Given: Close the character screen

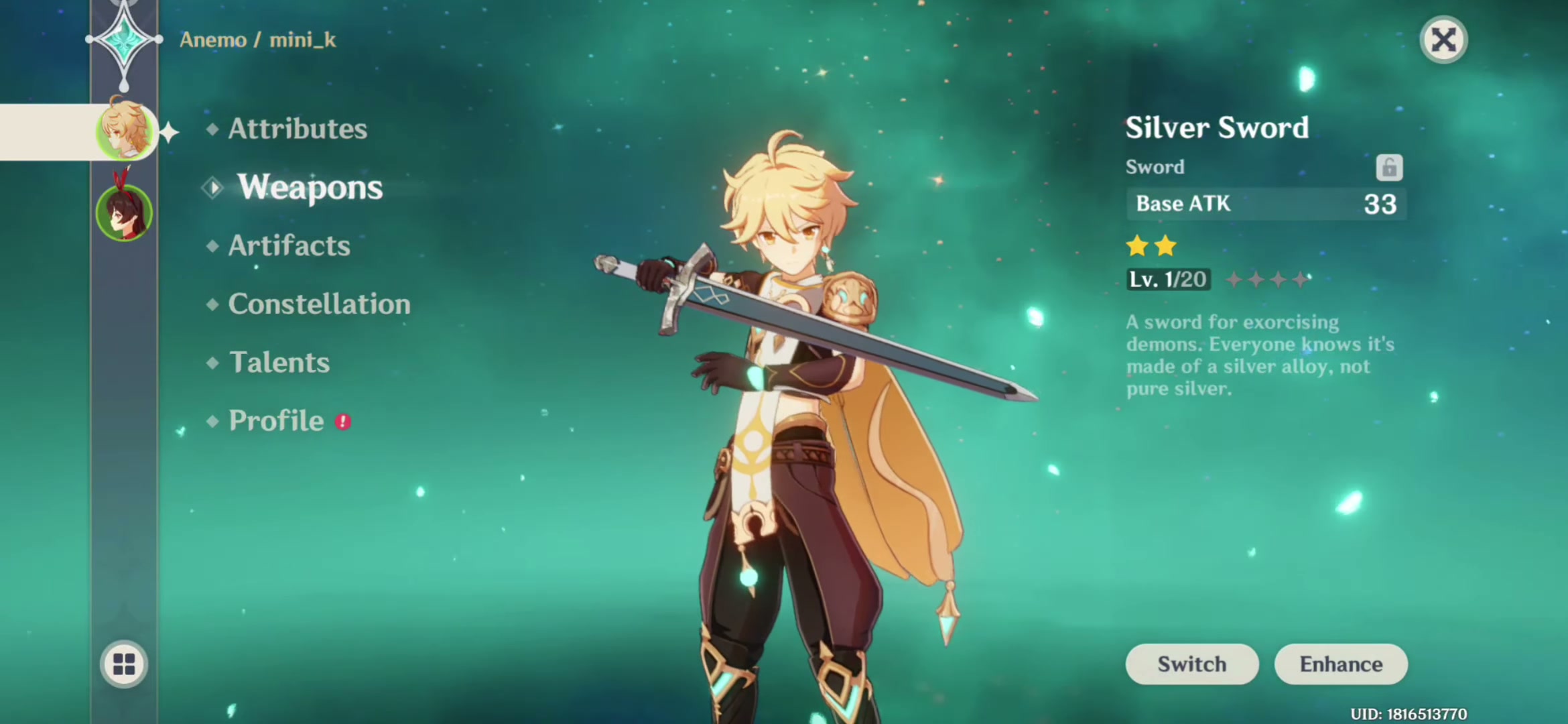Looking at the screenshot, I should click(x=1443, y=40).
